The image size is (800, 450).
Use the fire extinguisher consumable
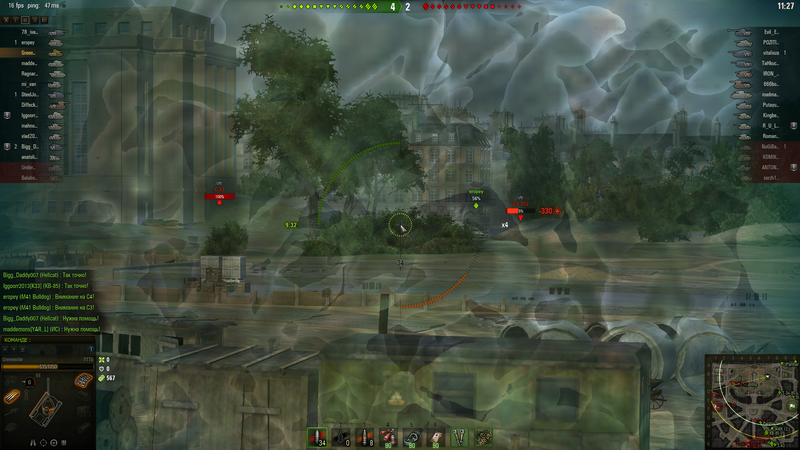[389, 436]
